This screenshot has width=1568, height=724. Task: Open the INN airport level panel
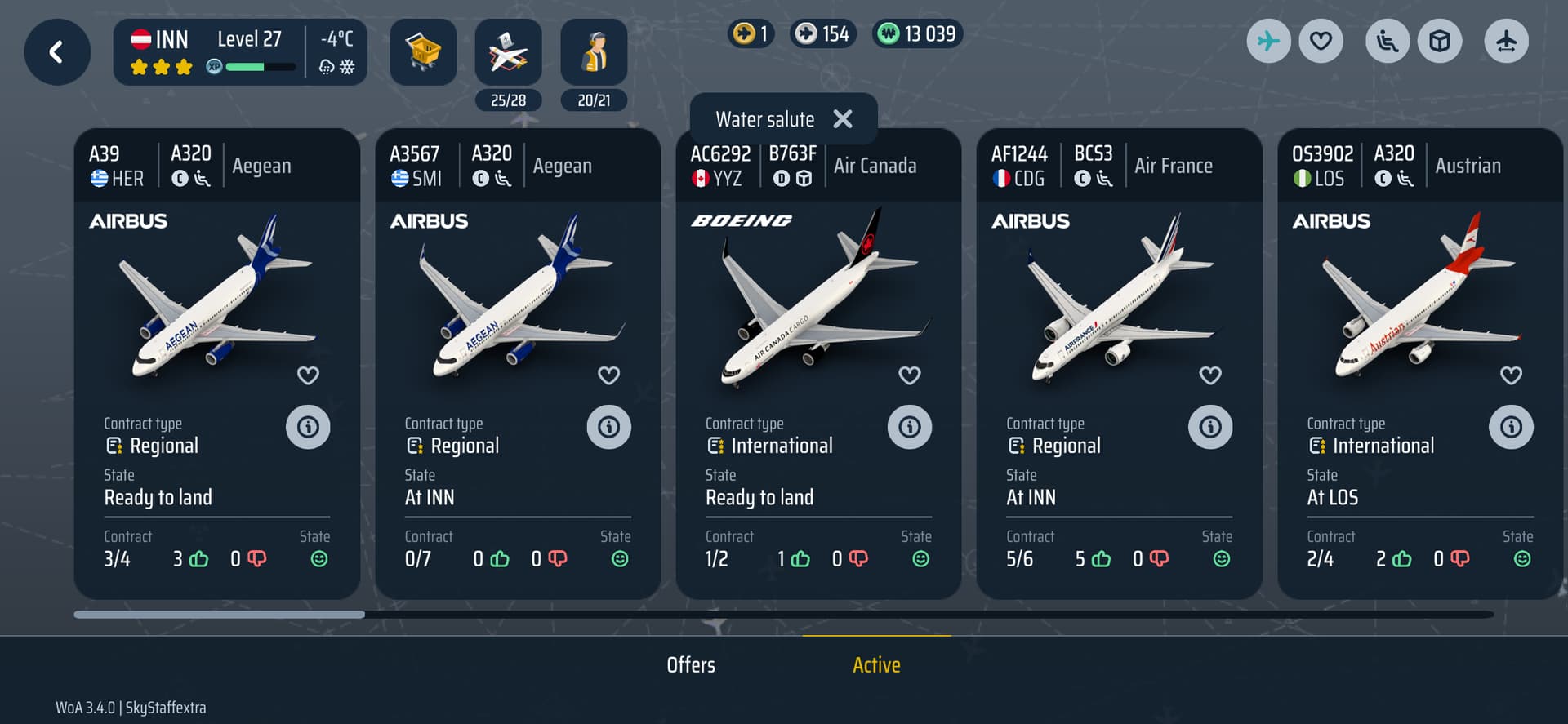(x=240, y=52)
